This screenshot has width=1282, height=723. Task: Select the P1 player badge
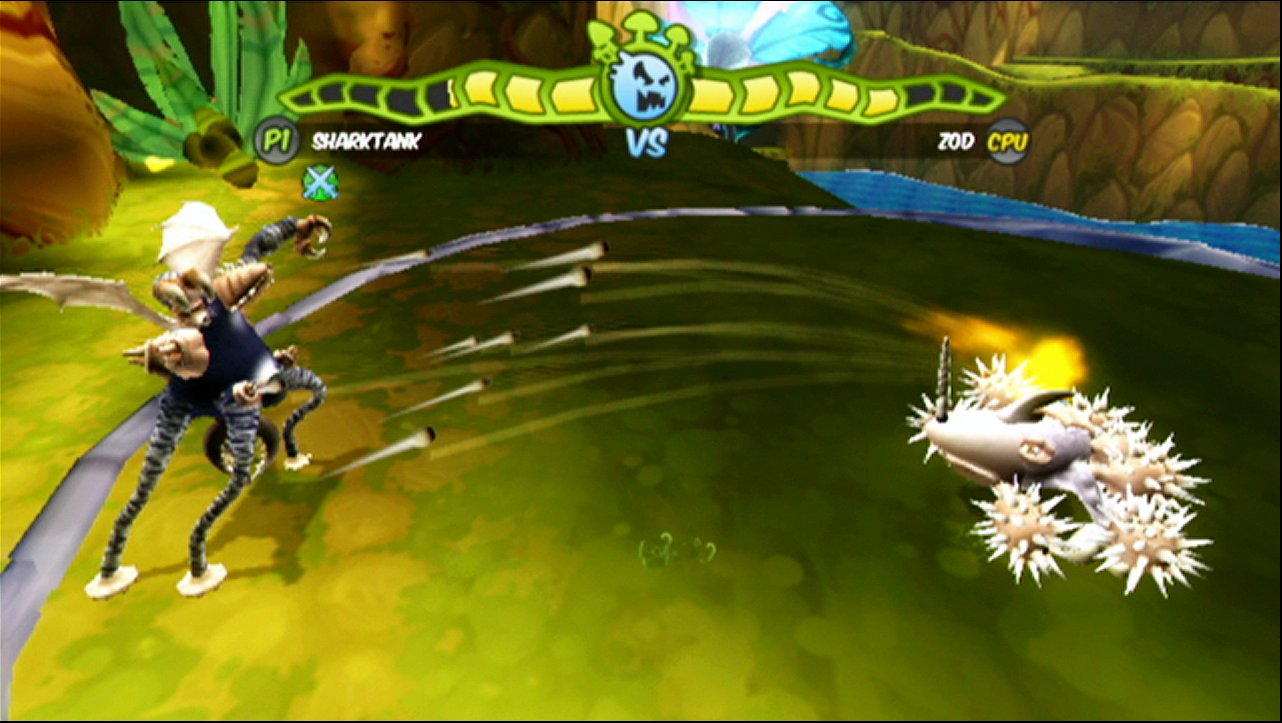click(272, 141)
